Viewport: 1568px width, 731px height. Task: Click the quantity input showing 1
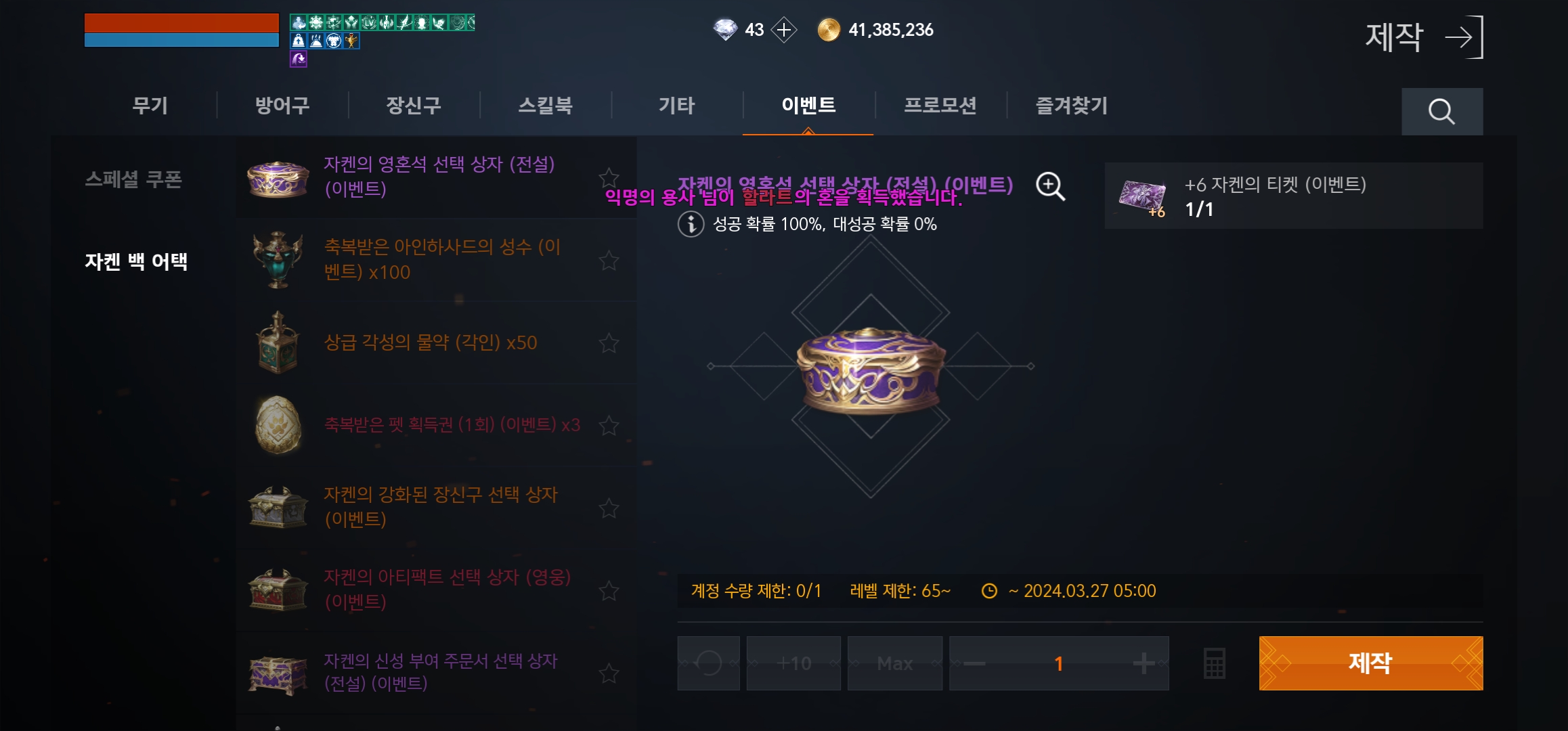(x=1058, y=663)
